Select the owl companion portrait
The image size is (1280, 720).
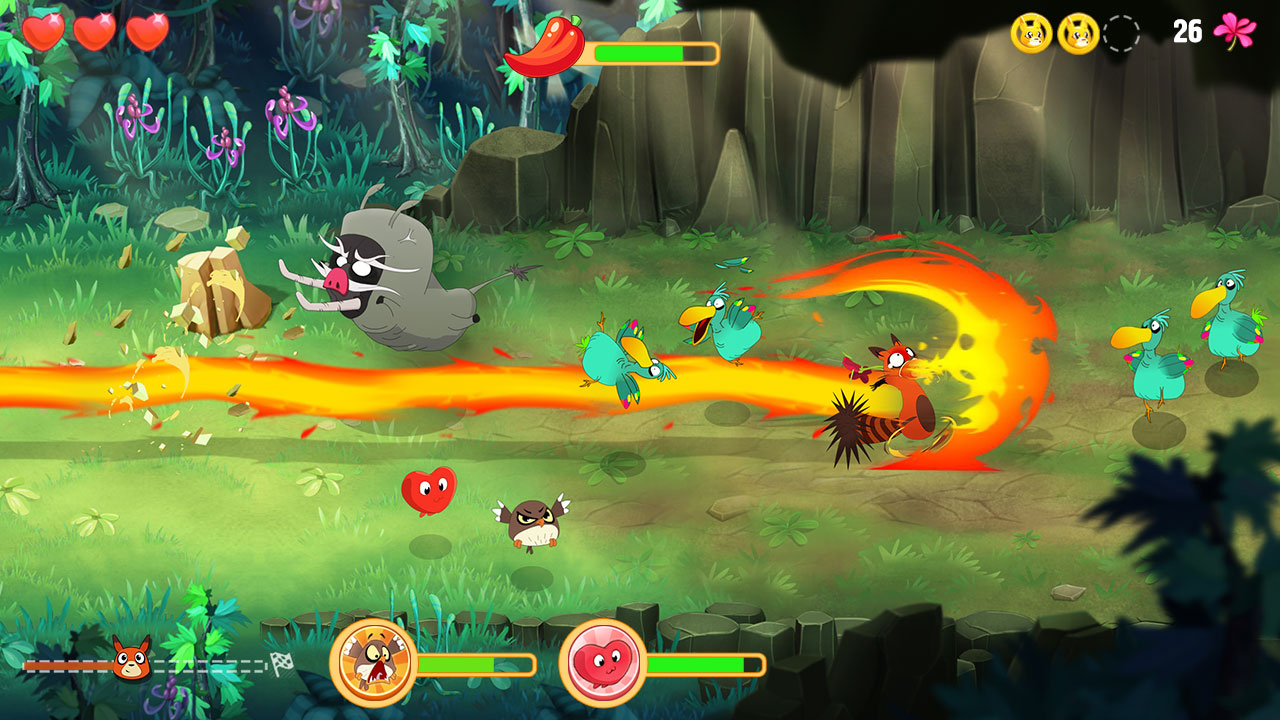[x=374, y=663]
